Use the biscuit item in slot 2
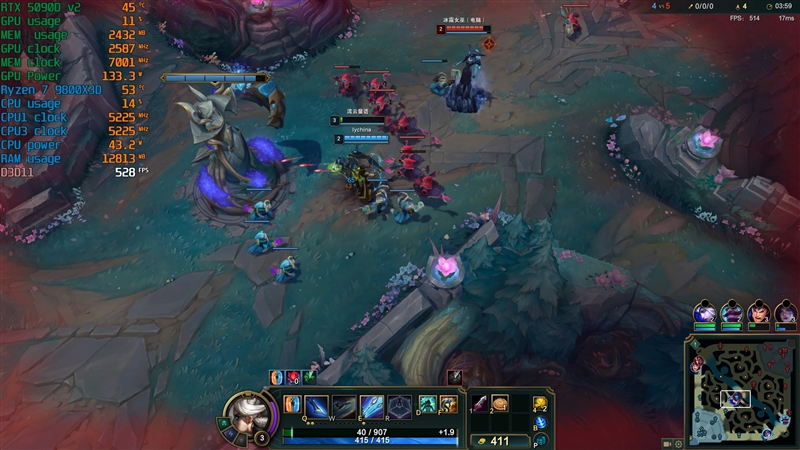This screenshot has height=450, width=800. tap(500, 403)
